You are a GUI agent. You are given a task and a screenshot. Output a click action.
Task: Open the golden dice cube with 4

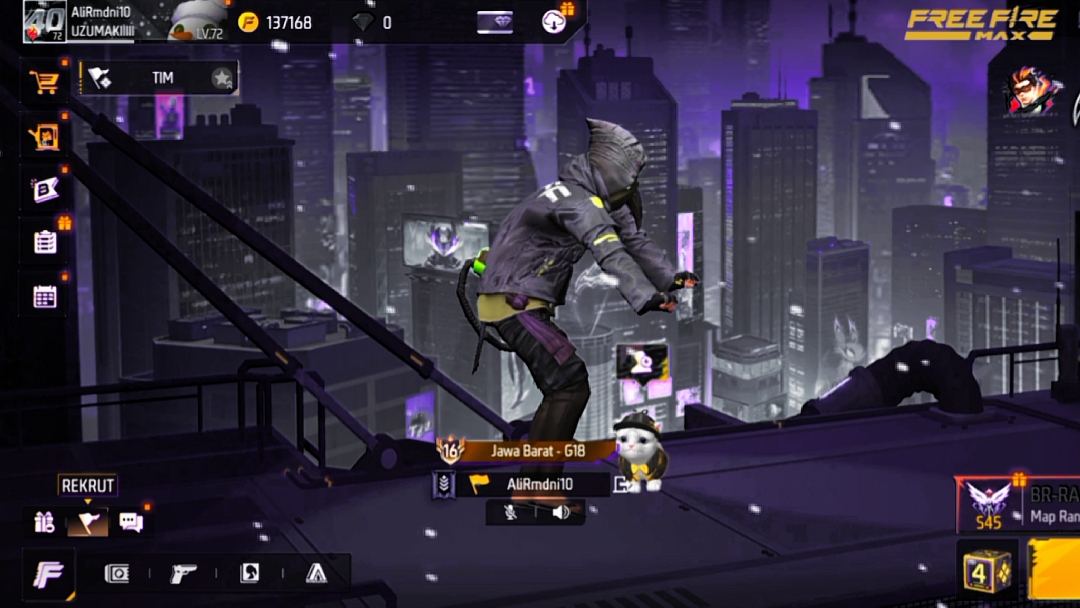click(986, 571)
